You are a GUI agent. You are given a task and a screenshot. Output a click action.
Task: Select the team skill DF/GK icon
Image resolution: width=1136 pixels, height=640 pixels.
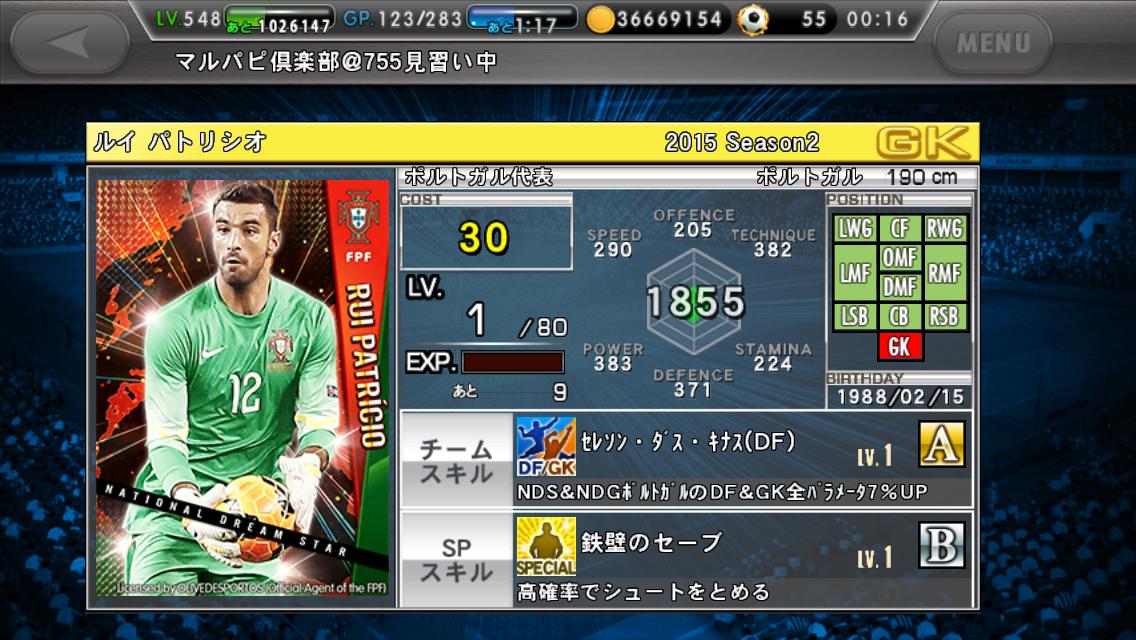click(546, 447)
